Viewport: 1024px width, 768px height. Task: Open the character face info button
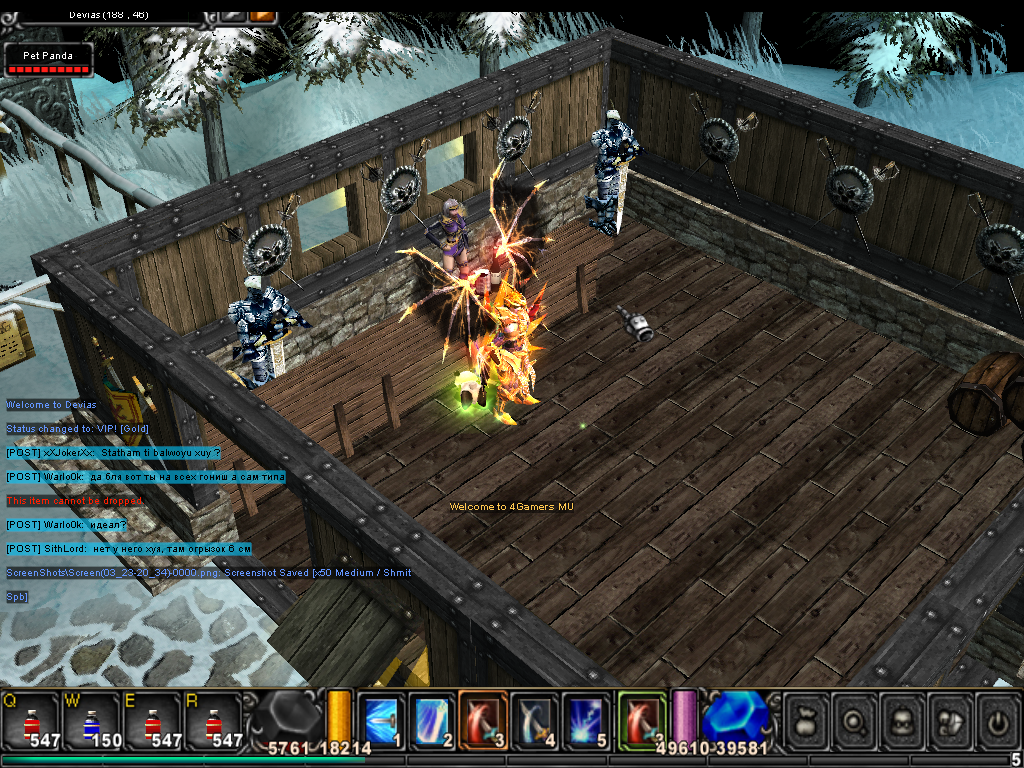[904, 720]
